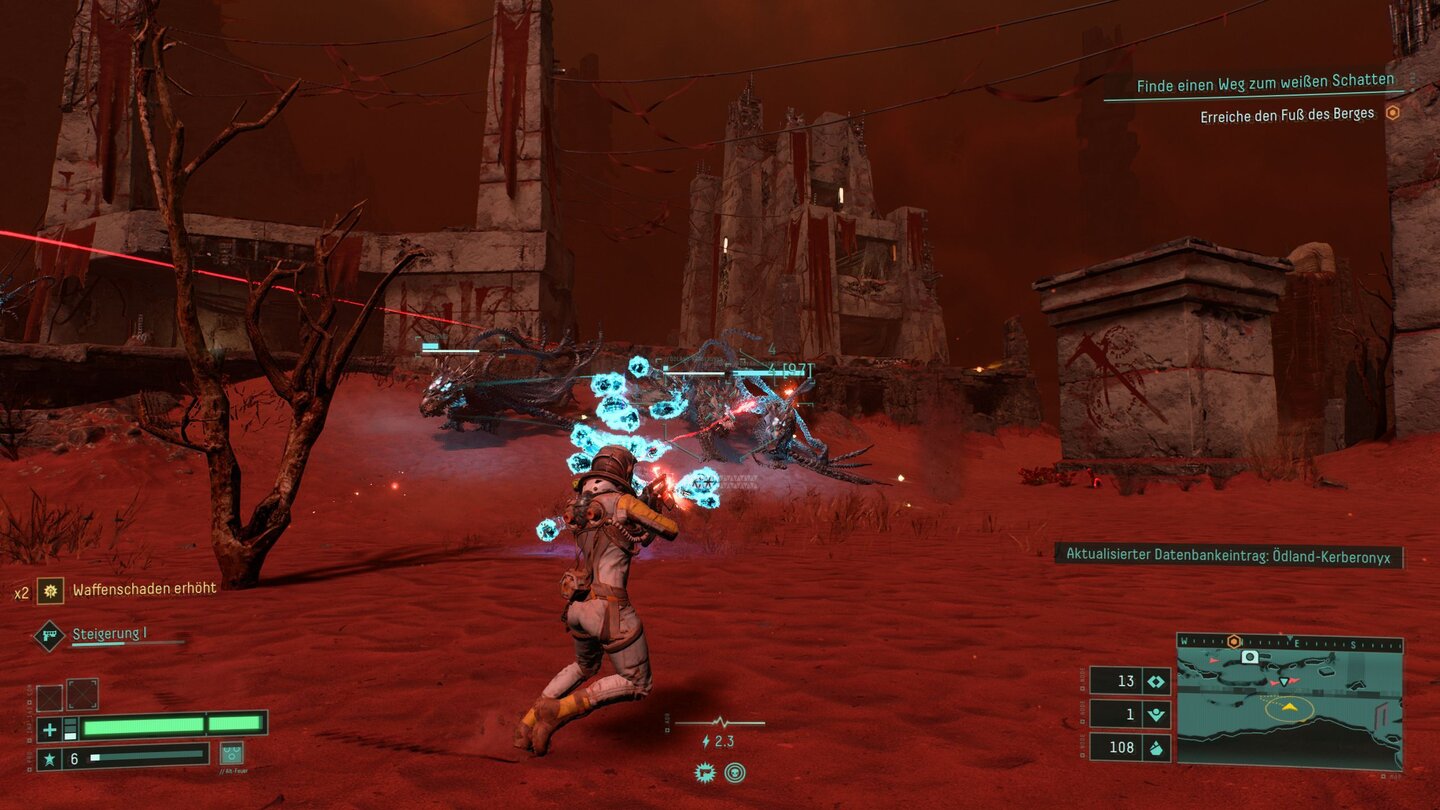Click the orange hexagon marker on the compass strip
The height and width of the screenshot is (810, 1440).
[x=1234, y=641]
